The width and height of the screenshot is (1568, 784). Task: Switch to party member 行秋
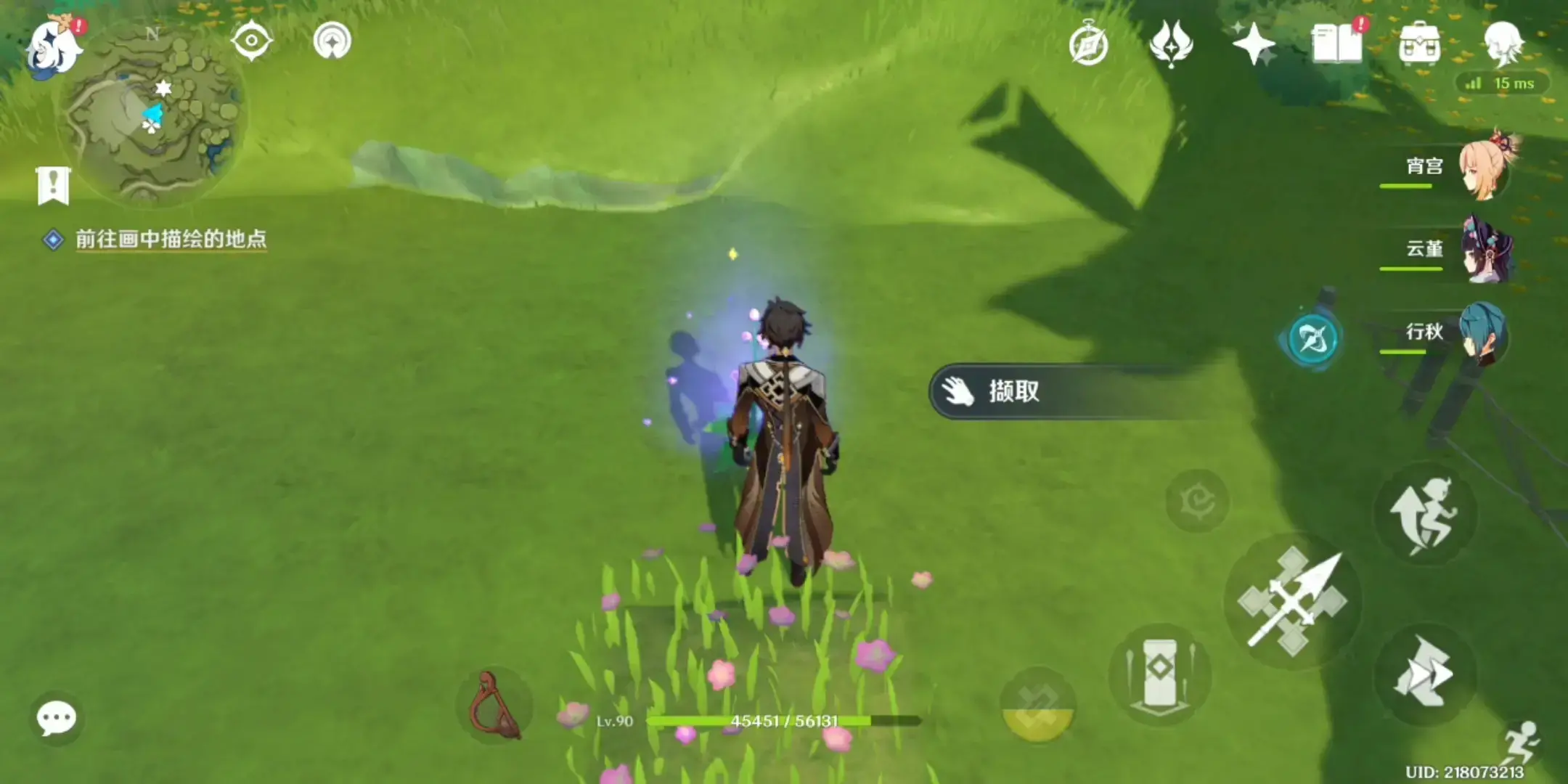pyautogui.click(x=1482, y=333)
